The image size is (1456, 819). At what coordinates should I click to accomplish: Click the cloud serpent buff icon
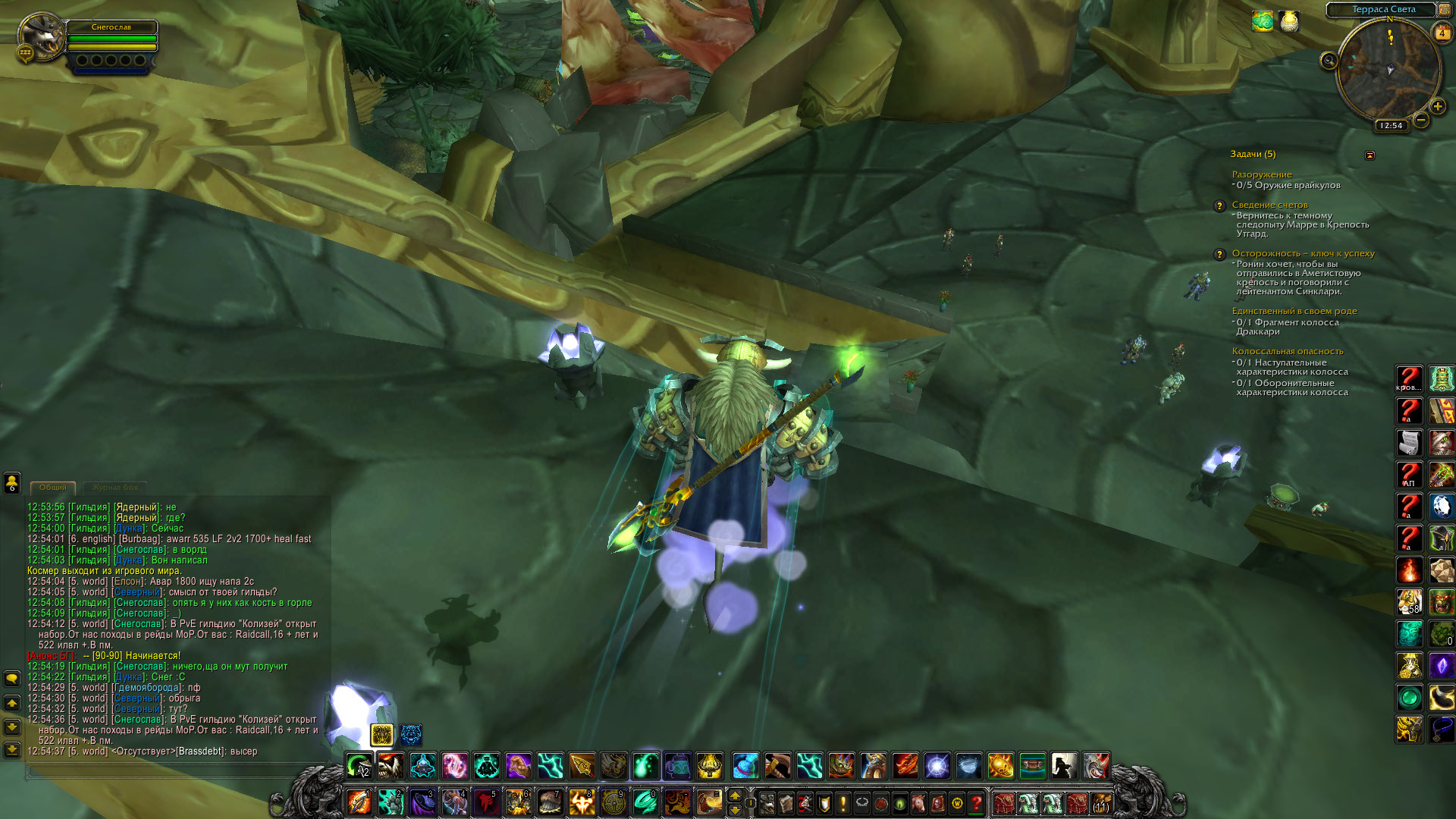click(1263, 21)
